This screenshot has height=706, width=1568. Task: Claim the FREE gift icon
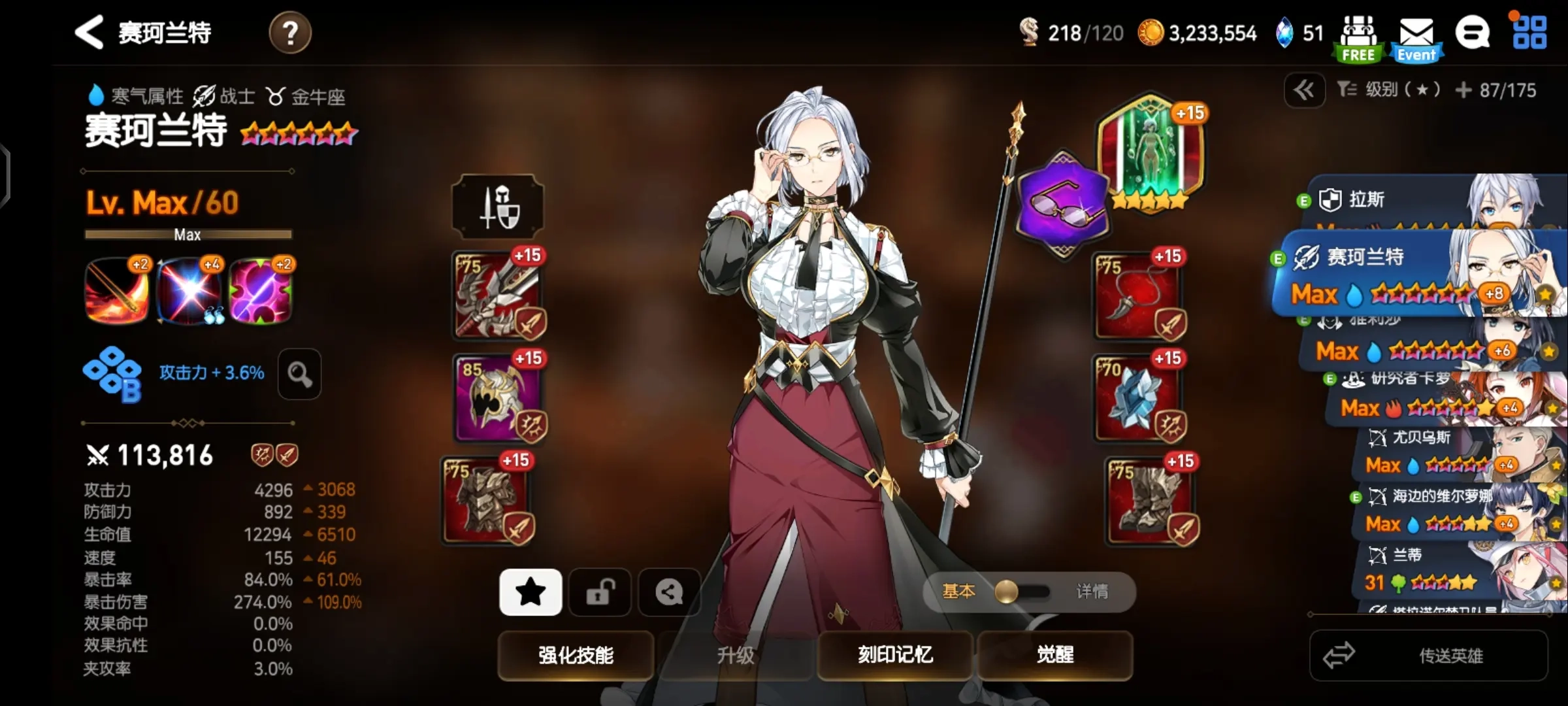point(1358,38)
